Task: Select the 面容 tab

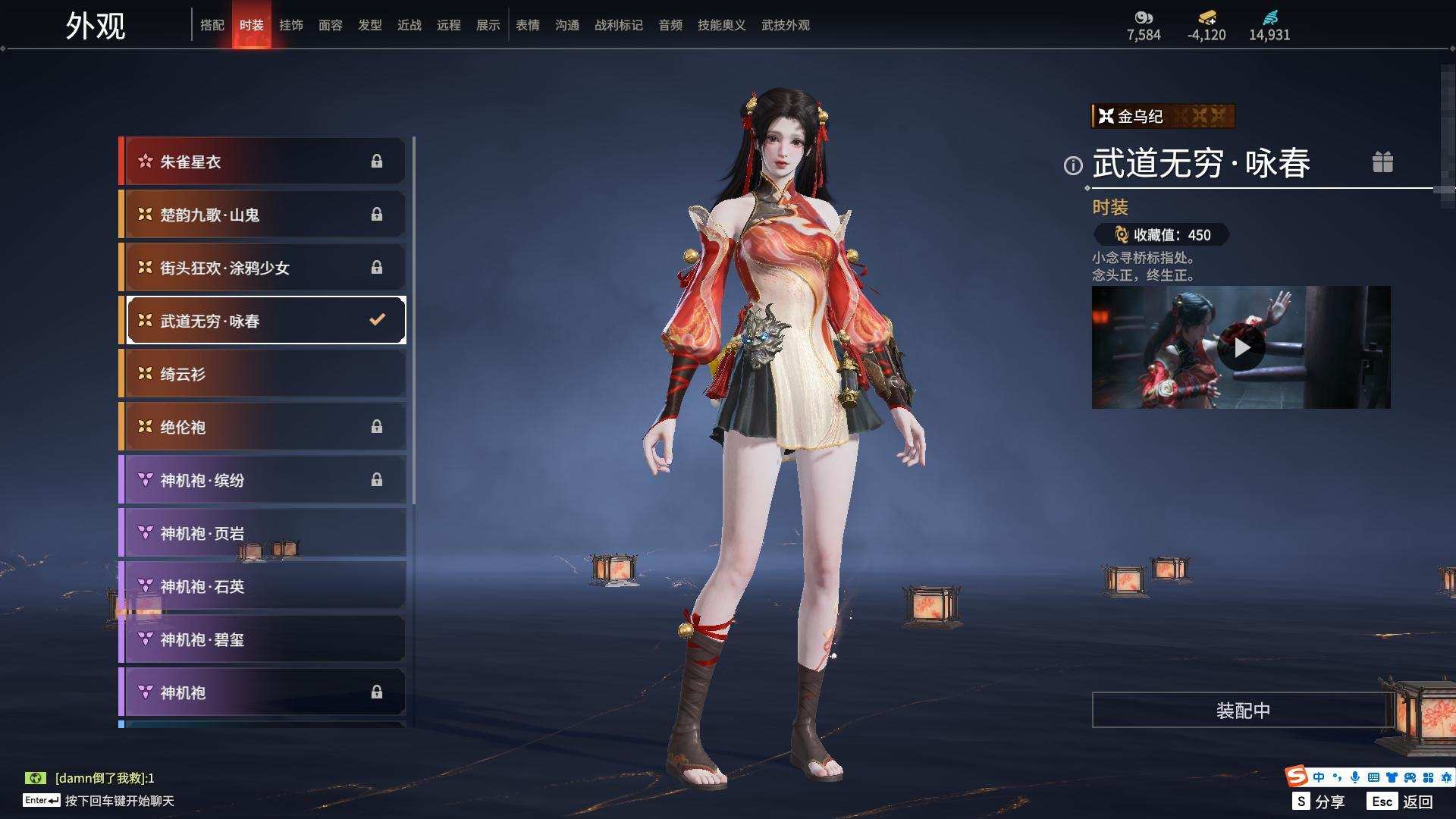Action: click(x=330, y=25)
